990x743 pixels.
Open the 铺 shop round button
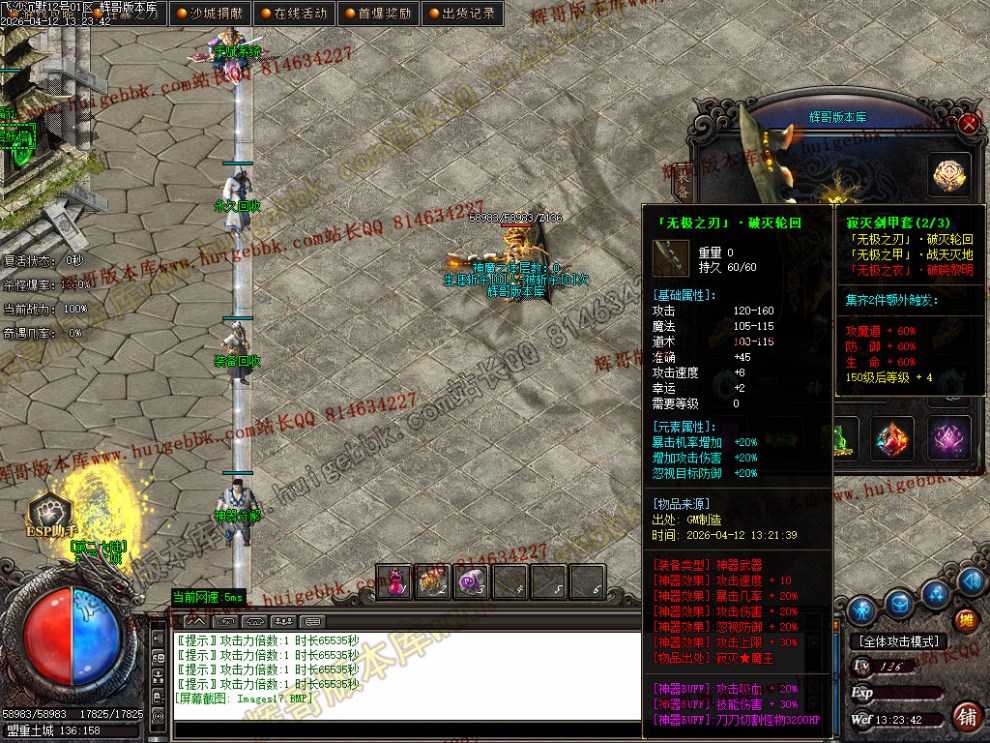pyautogui.click(x=966, y=716)
